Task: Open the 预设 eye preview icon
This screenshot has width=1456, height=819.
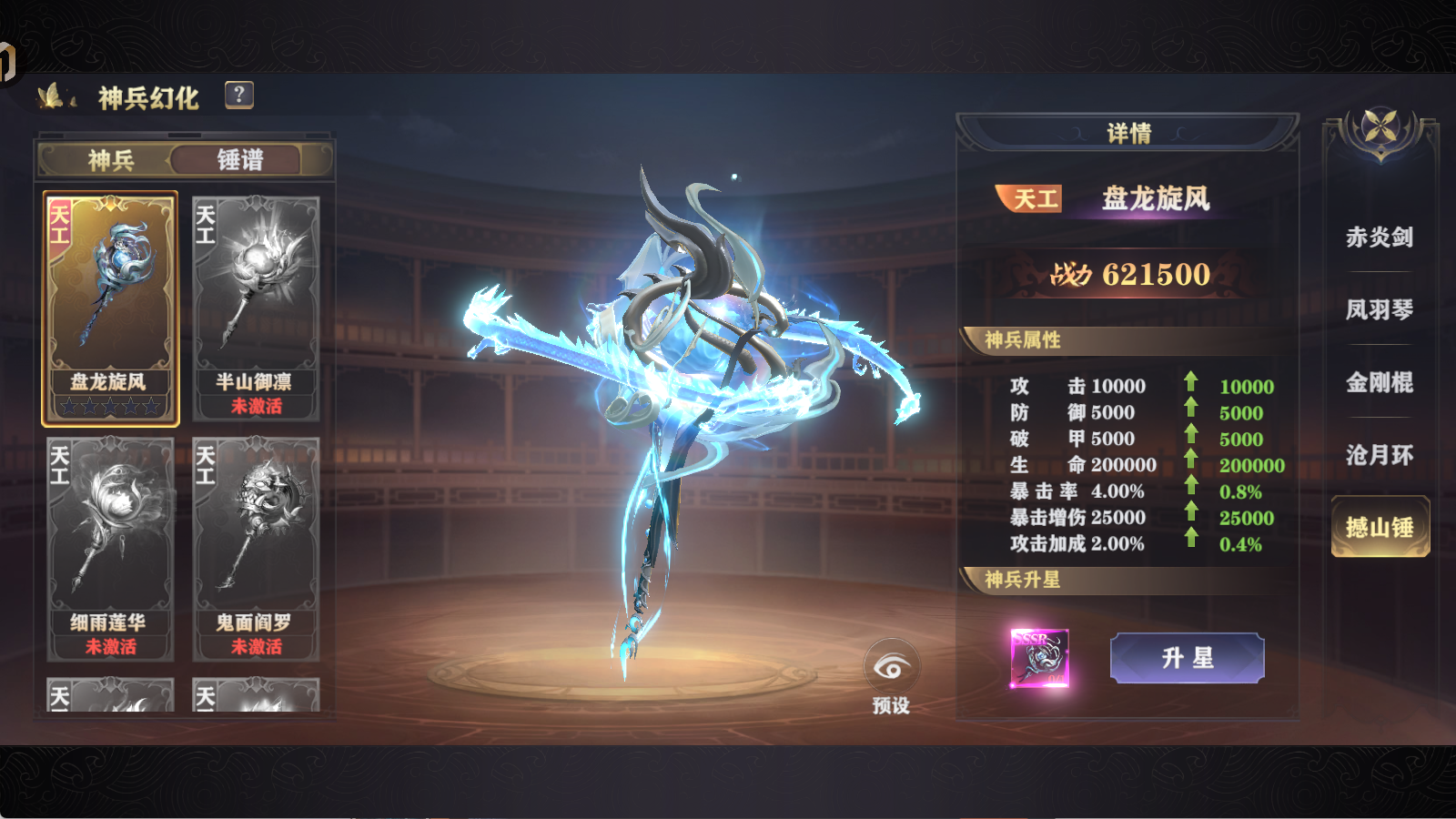Action: (x=891, y=667)
